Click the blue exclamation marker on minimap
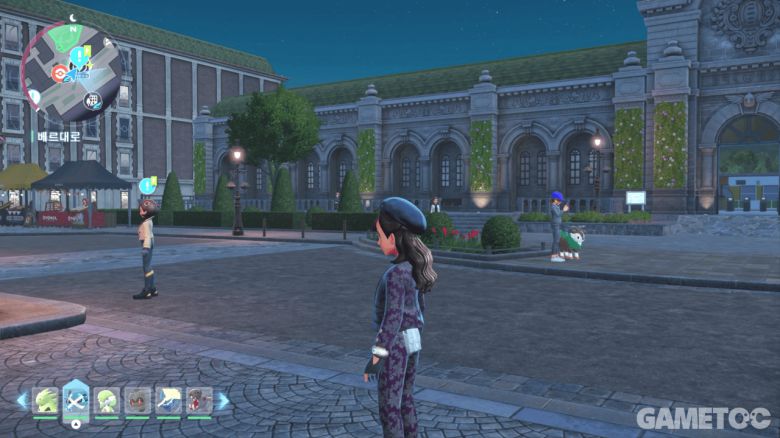The height and width of the screenshot is (438, 780). [79, 52]
